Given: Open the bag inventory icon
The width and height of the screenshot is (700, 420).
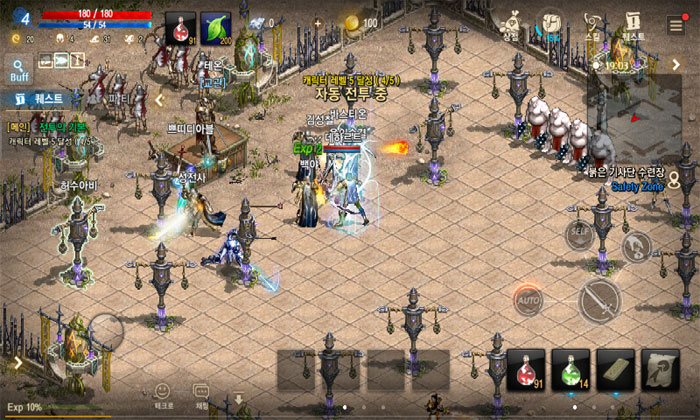Looking at the screenshot, I should 550,24.
